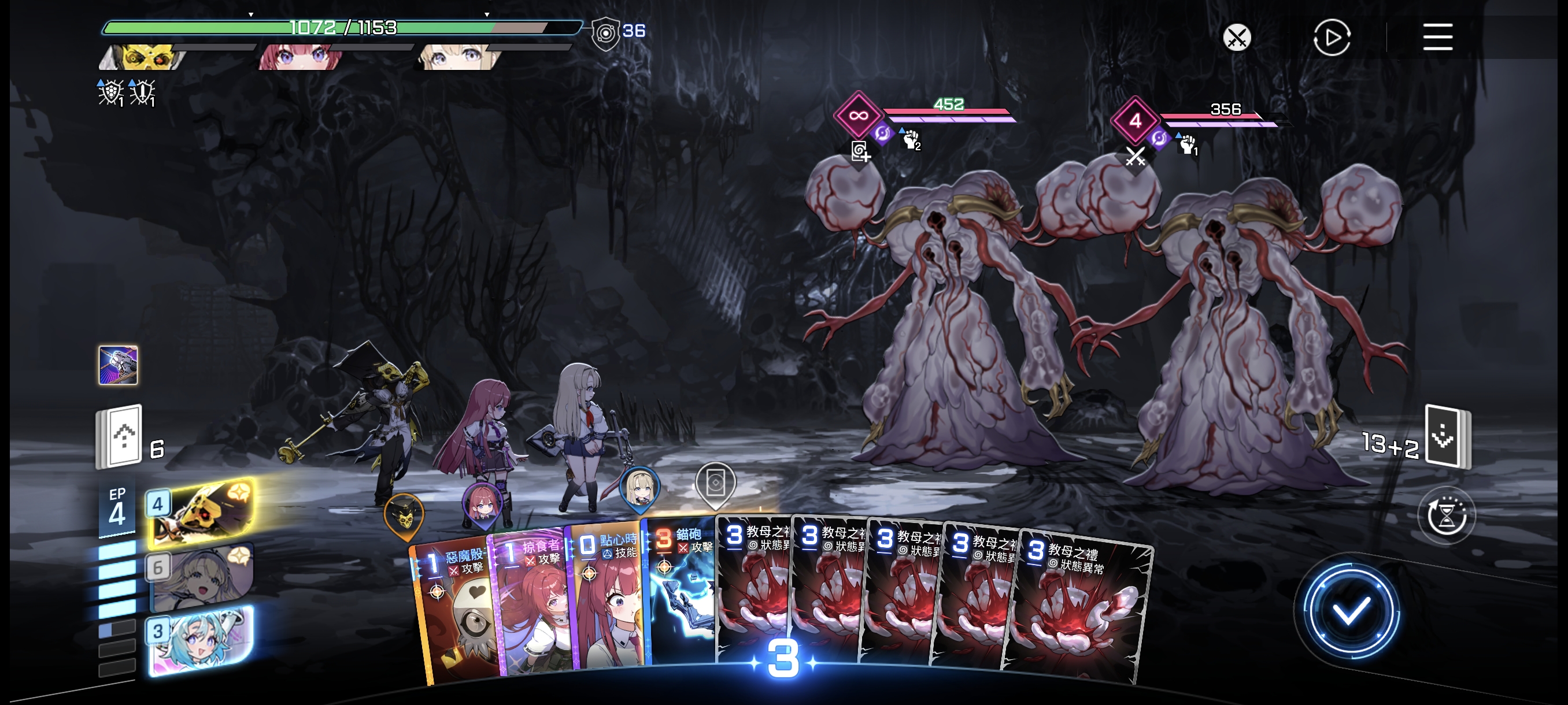The image size is (1568, 705).
Task: Toggle the auto-play circular arrow button
Action: pos(1331,38)
